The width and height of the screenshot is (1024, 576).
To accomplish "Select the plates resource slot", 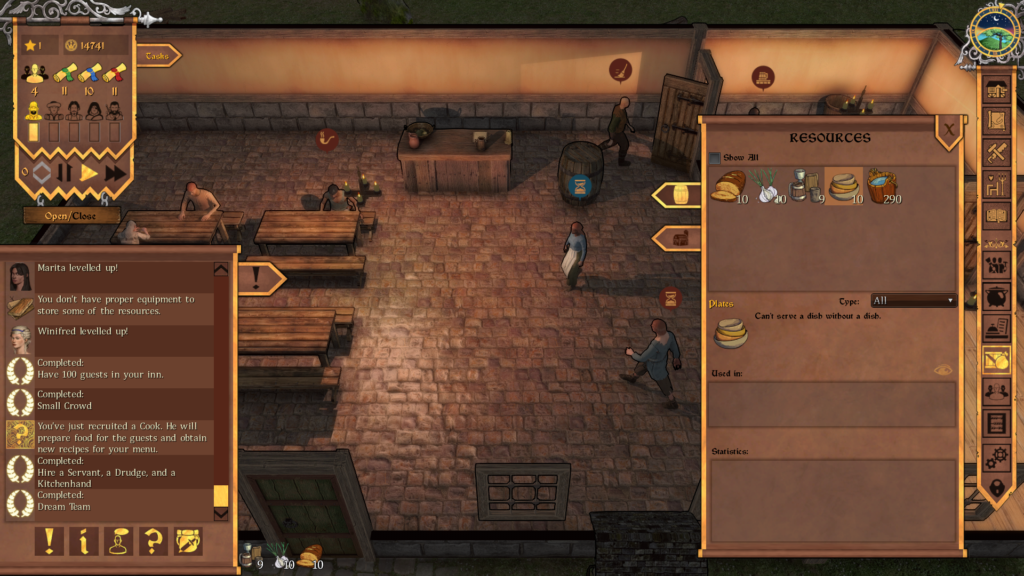I will click(x=845, y=186).
